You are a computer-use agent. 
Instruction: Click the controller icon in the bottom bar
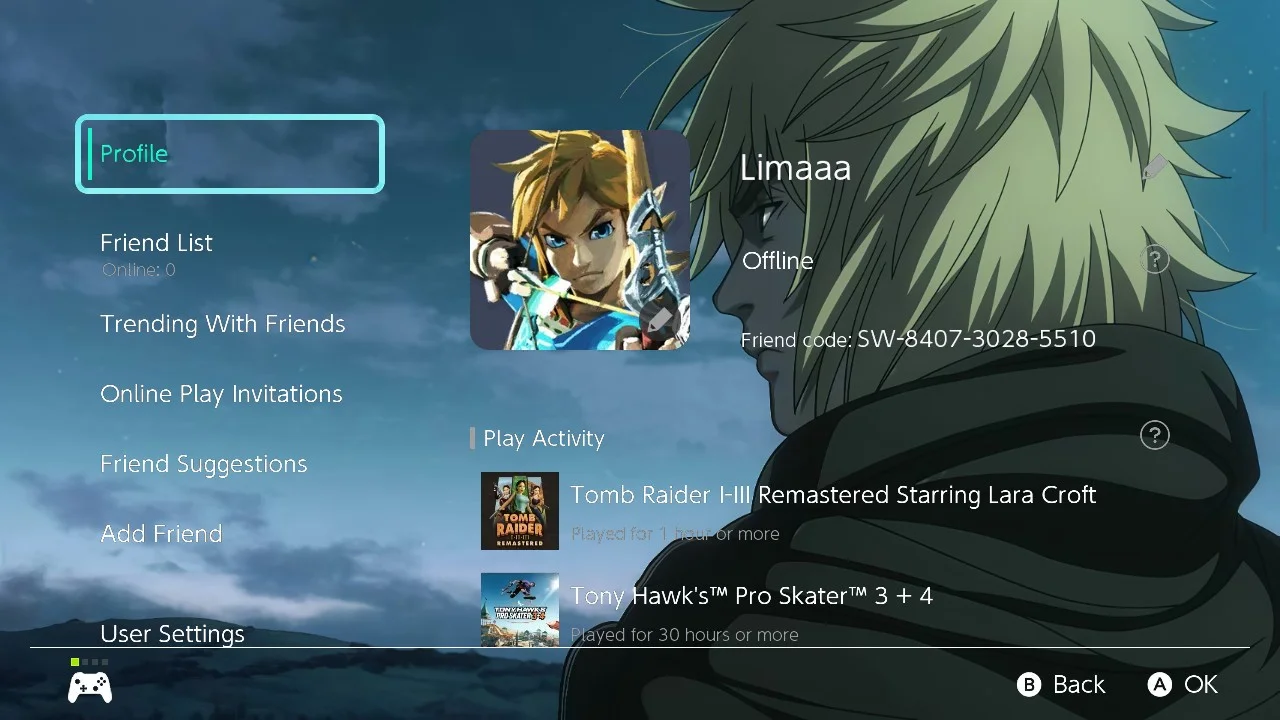point(89,686)
